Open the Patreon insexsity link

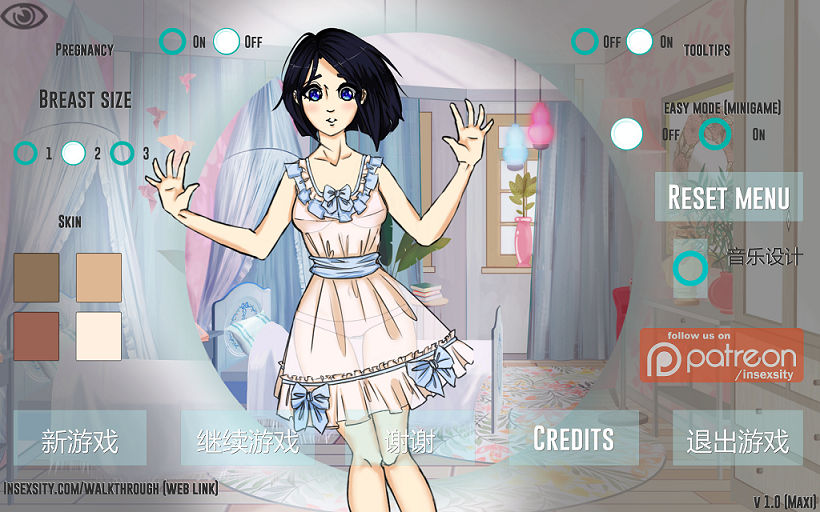tap(721, 355)
